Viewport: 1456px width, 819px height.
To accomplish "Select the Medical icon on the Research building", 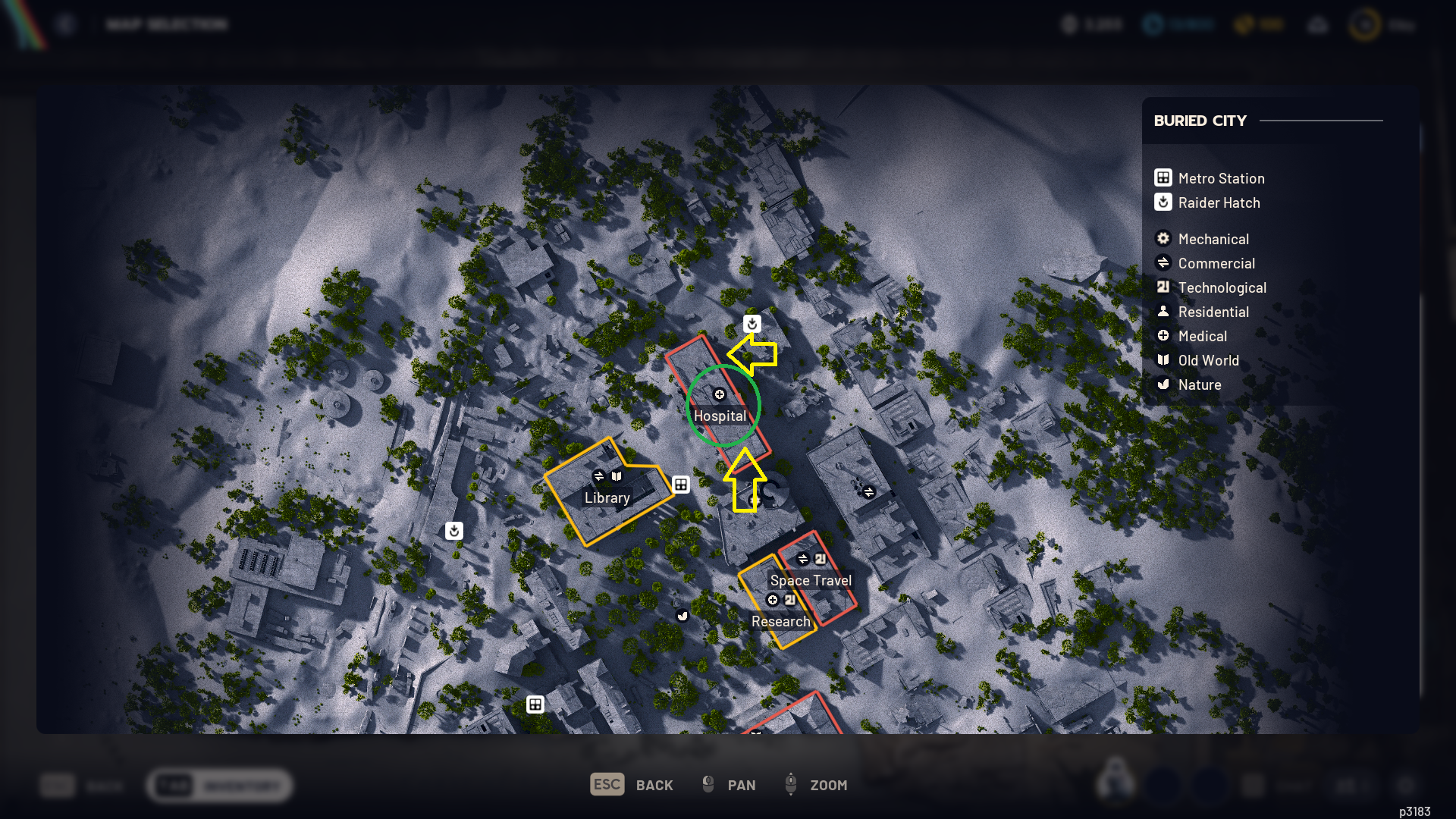I will [773, 600].
